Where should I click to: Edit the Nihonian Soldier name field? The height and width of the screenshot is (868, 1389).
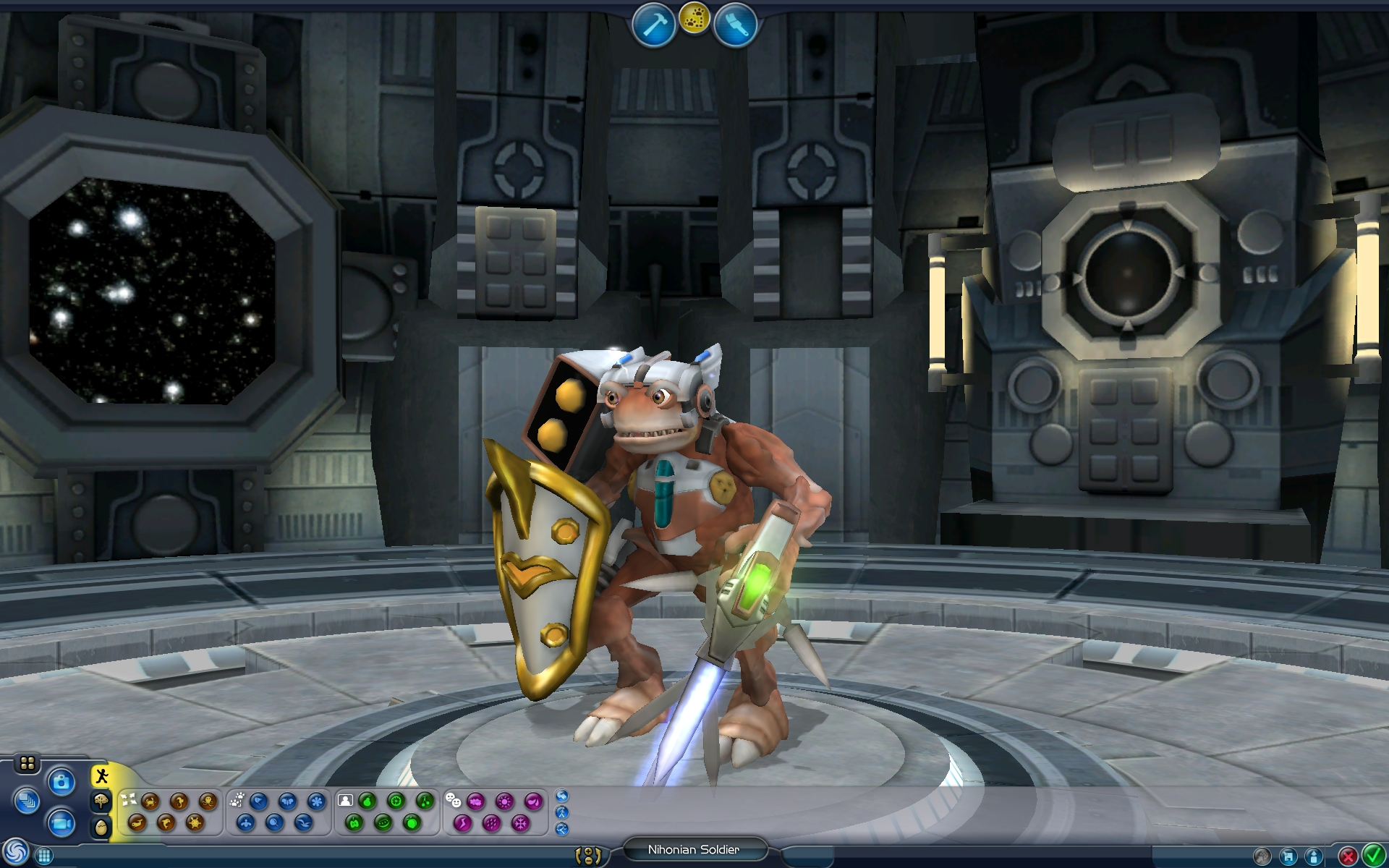tap(693, 850)
